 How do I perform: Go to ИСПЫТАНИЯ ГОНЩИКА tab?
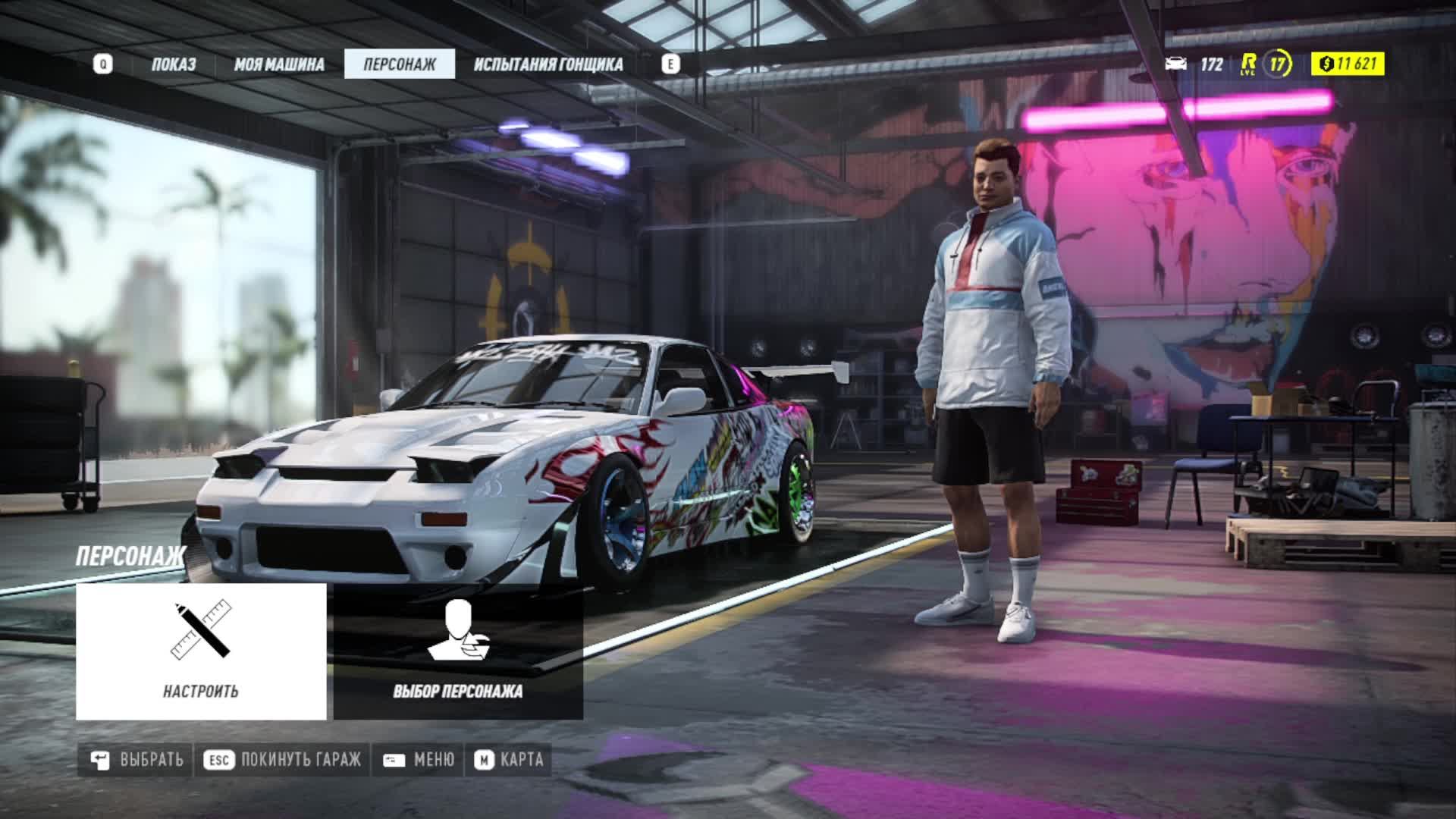coord(548,64)
